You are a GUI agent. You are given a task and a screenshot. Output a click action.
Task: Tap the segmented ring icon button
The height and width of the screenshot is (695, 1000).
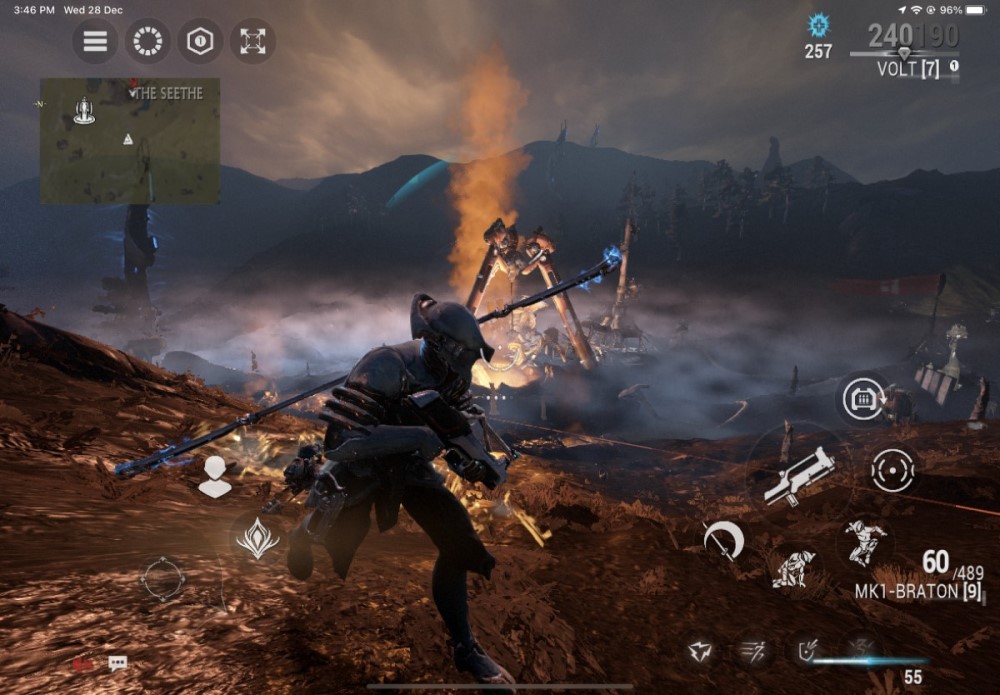(148, 41)
